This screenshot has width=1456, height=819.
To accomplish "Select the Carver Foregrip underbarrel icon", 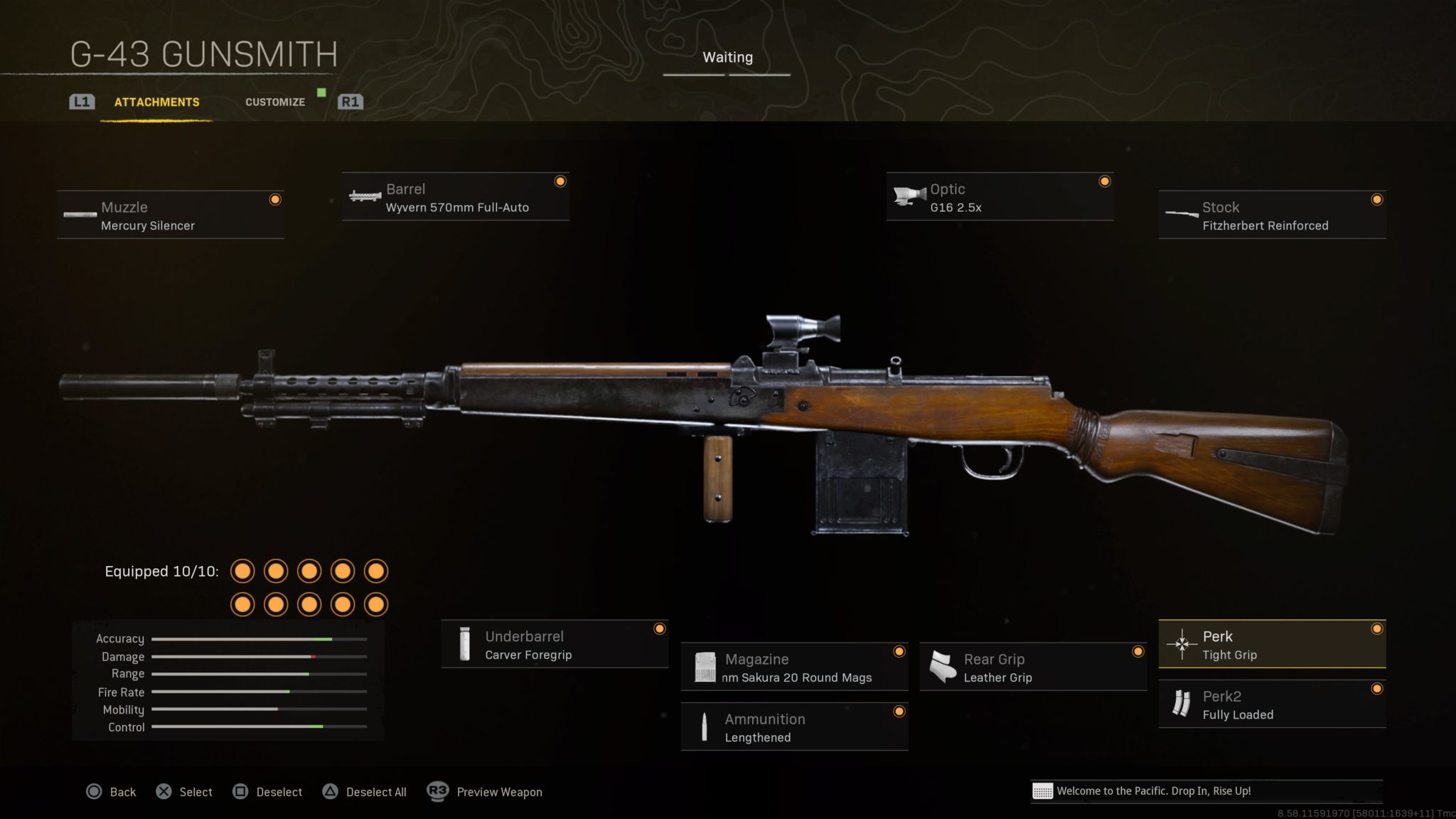I will click(x=466, y=645).
